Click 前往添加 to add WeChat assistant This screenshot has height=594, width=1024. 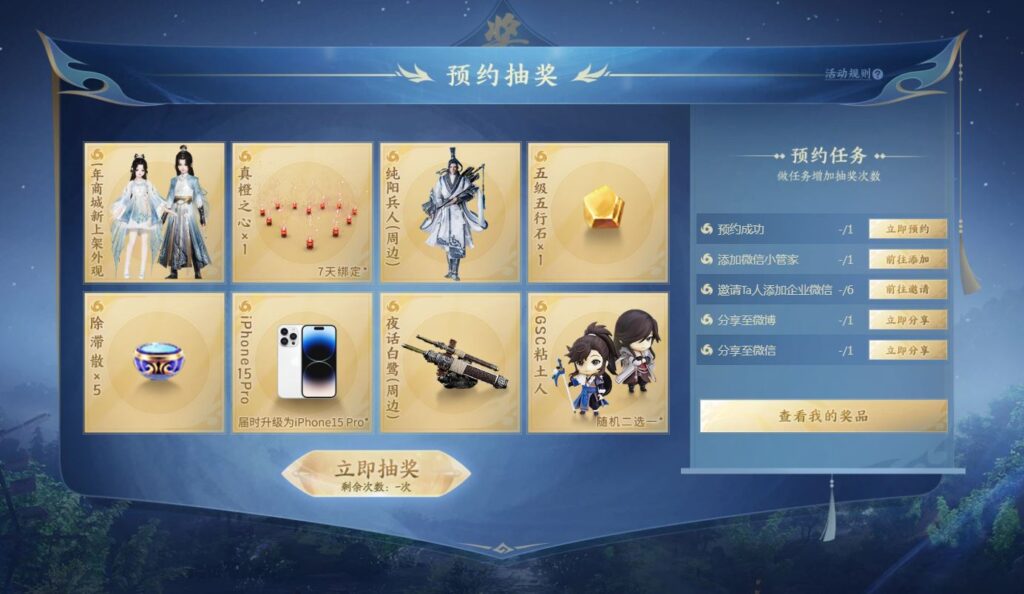coord(907,259)
